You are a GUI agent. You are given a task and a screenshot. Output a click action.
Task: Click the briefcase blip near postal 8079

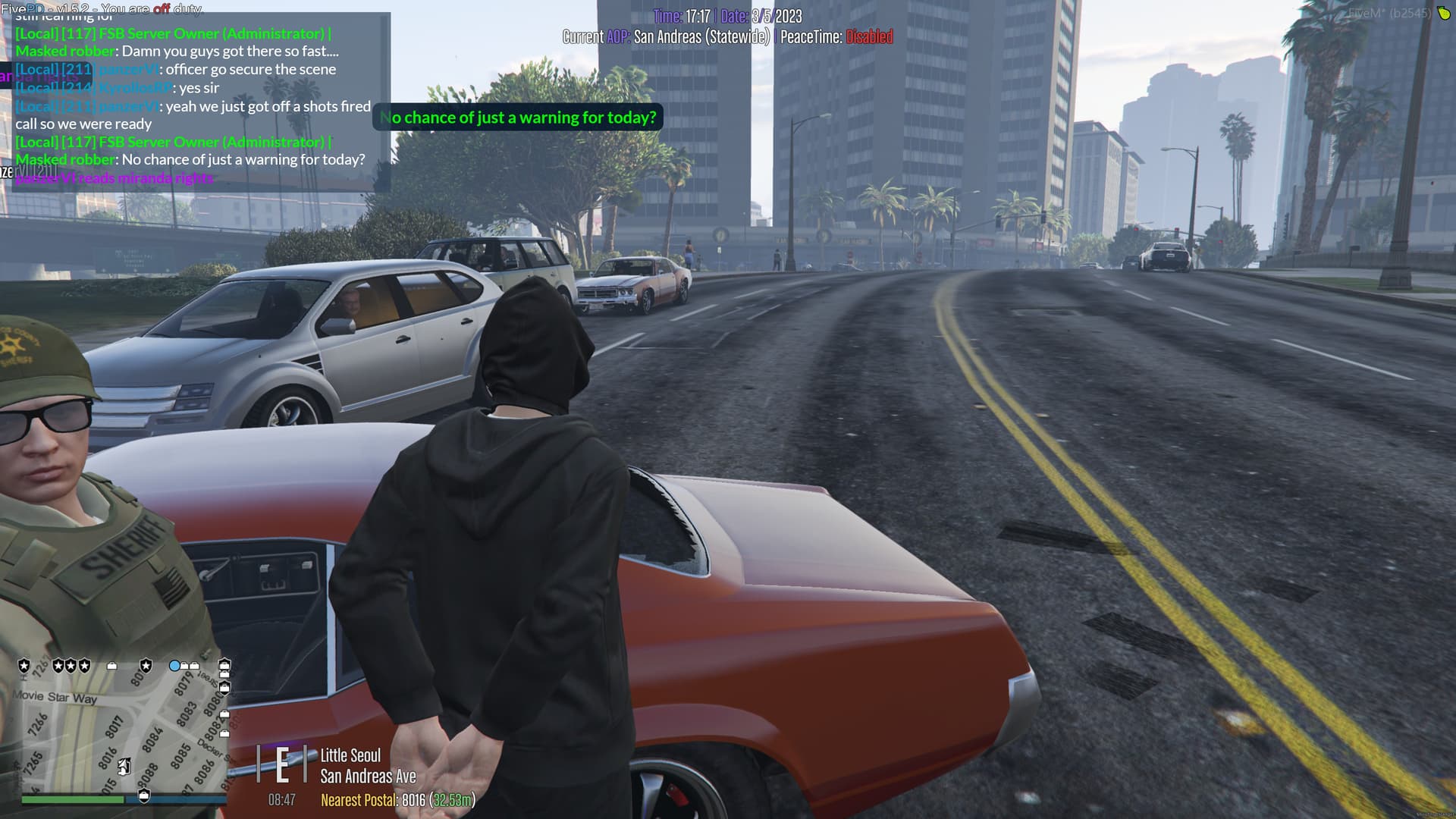pos(185,666)
